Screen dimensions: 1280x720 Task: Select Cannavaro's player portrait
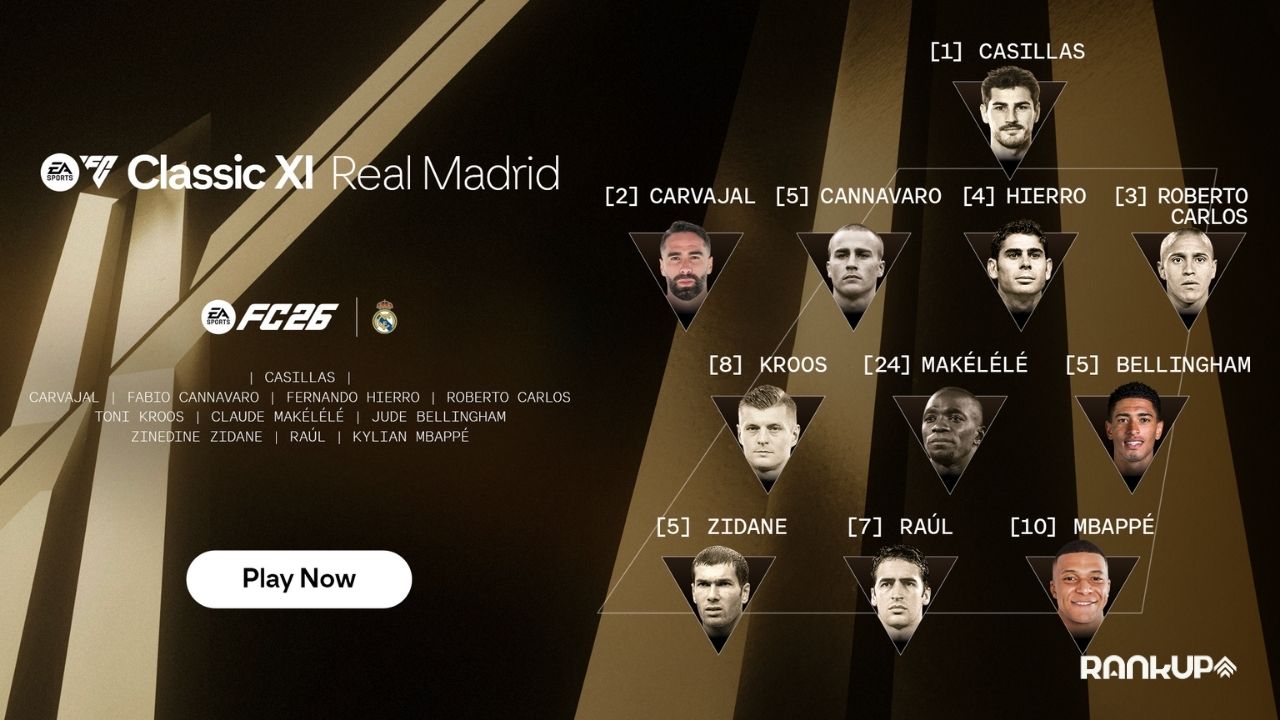[853, 264]
